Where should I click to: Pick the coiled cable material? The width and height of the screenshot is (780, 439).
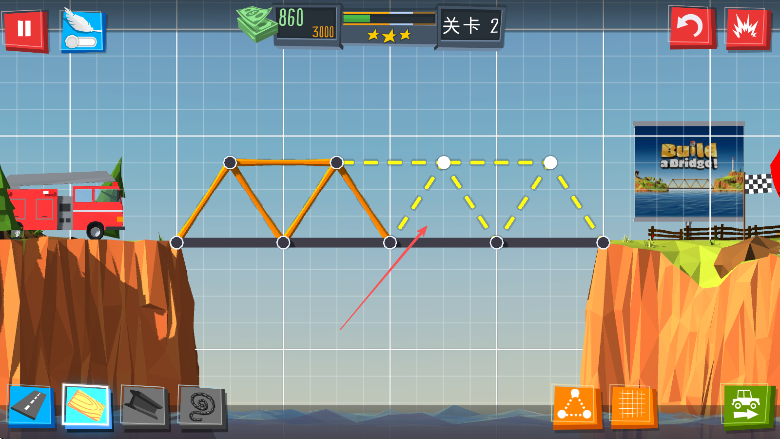200,406
